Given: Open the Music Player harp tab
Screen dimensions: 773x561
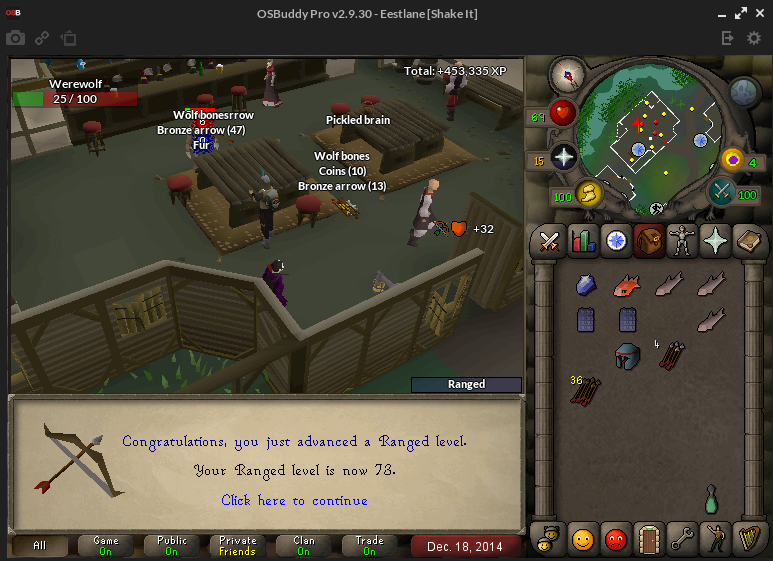Looking at the screenshot, I should coord(749,540).
